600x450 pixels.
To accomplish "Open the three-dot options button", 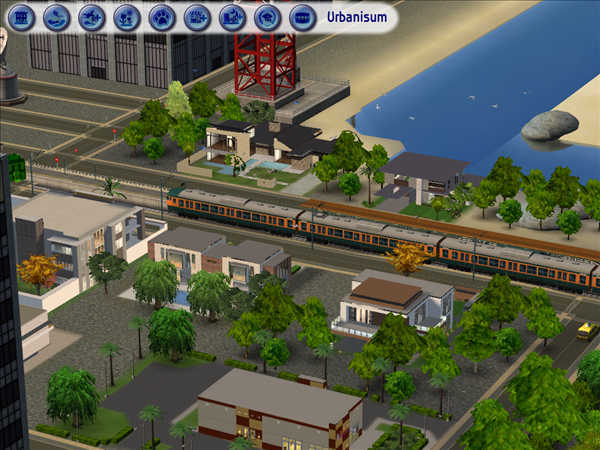I will tap(302, 17).
